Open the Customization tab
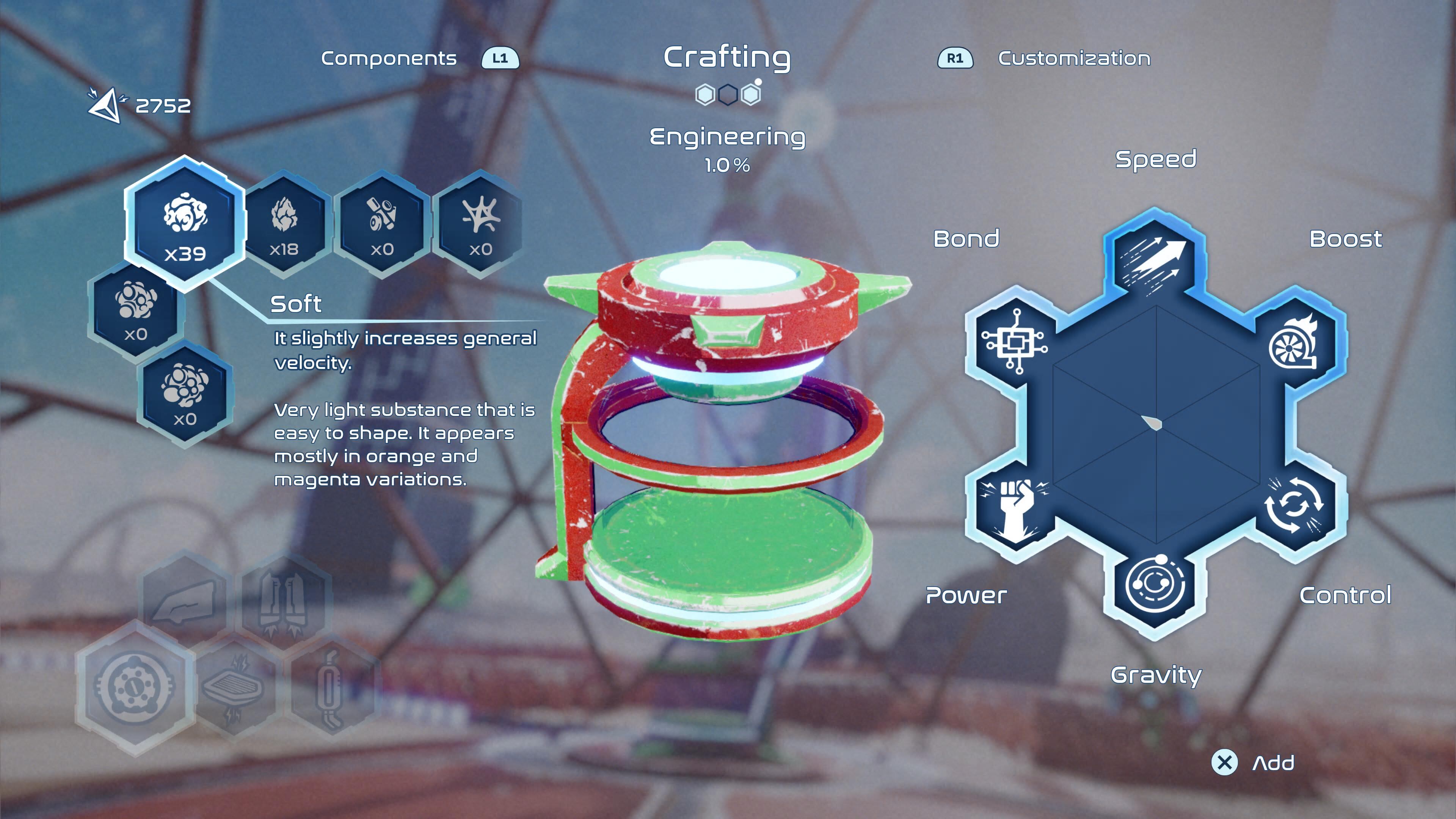1456x819 pixels. tap(1073, 58)
